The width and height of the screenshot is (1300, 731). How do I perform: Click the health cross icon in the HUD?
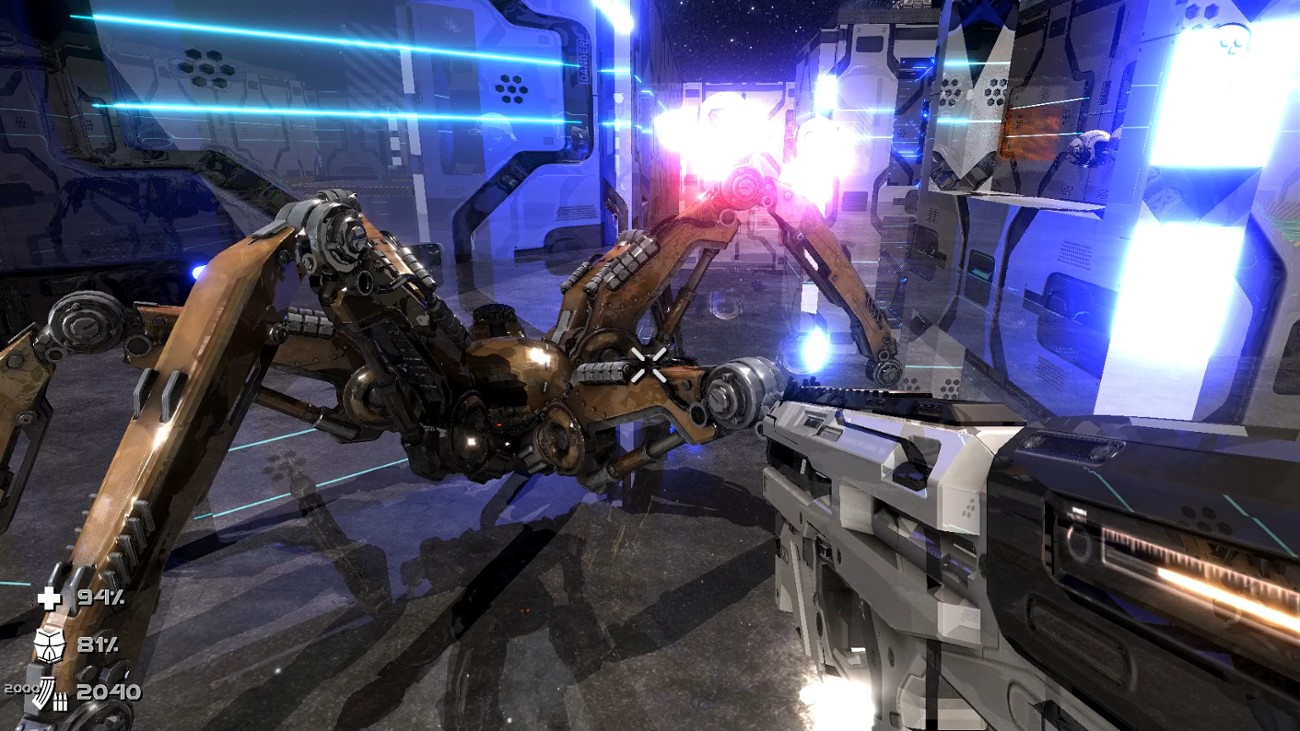50,598
